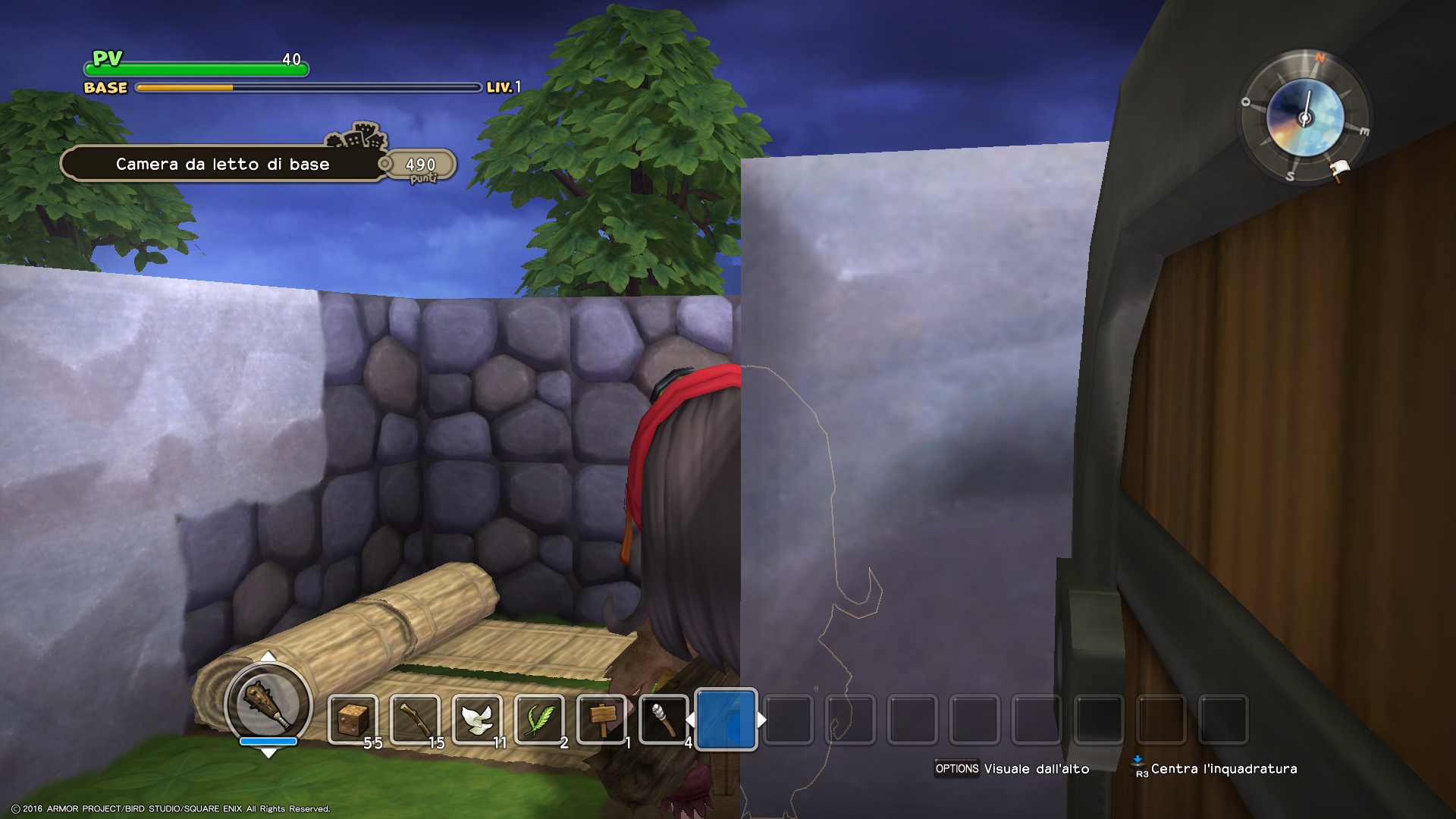Select the earth block hotbar slot
This screenshot has width=1456, height=819.
(x=353, y=719)
